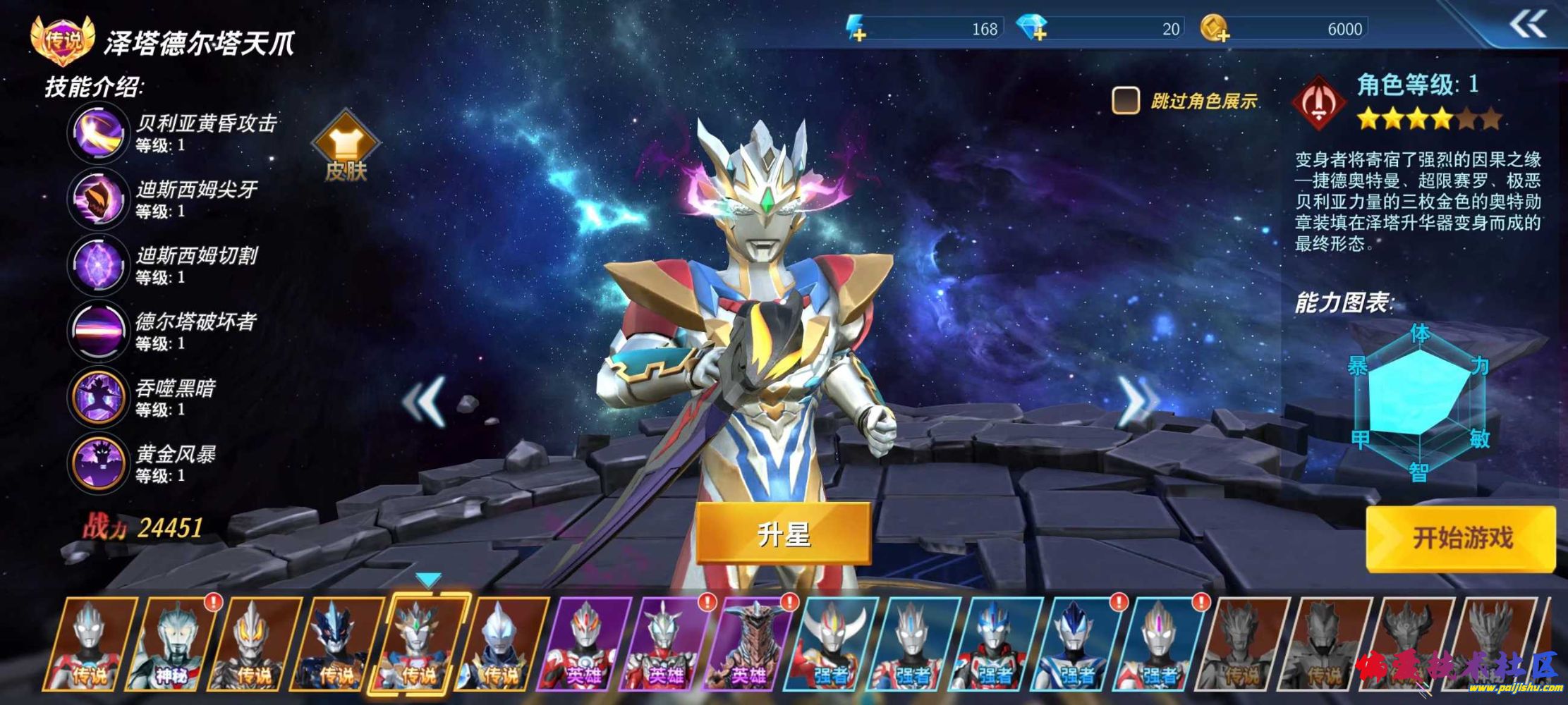Go back using the top-right double arrow
Viewport: 1568px width, 705px height.
coord(1528,25)
